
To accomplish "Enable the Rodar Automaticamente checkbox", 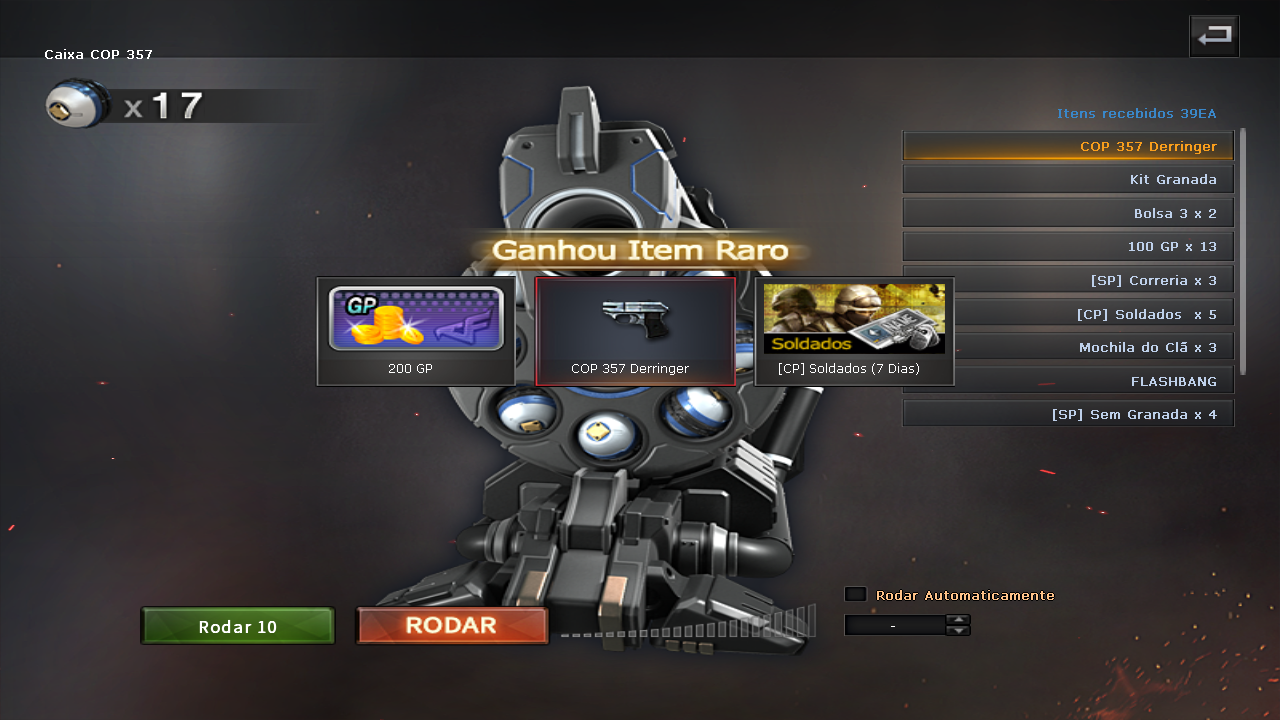I will [x=855, y=595].
